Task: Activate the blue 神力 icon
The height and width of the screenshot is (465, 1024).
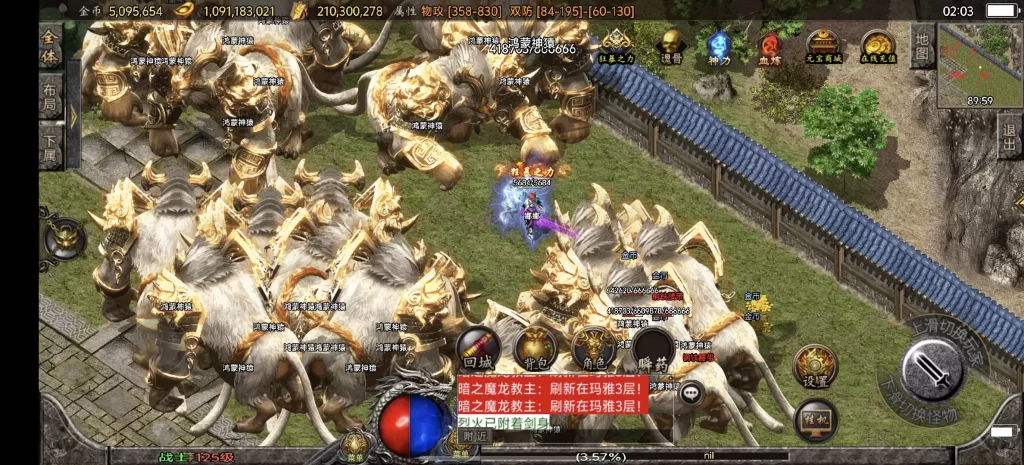Action: click(x=719, y=47)
